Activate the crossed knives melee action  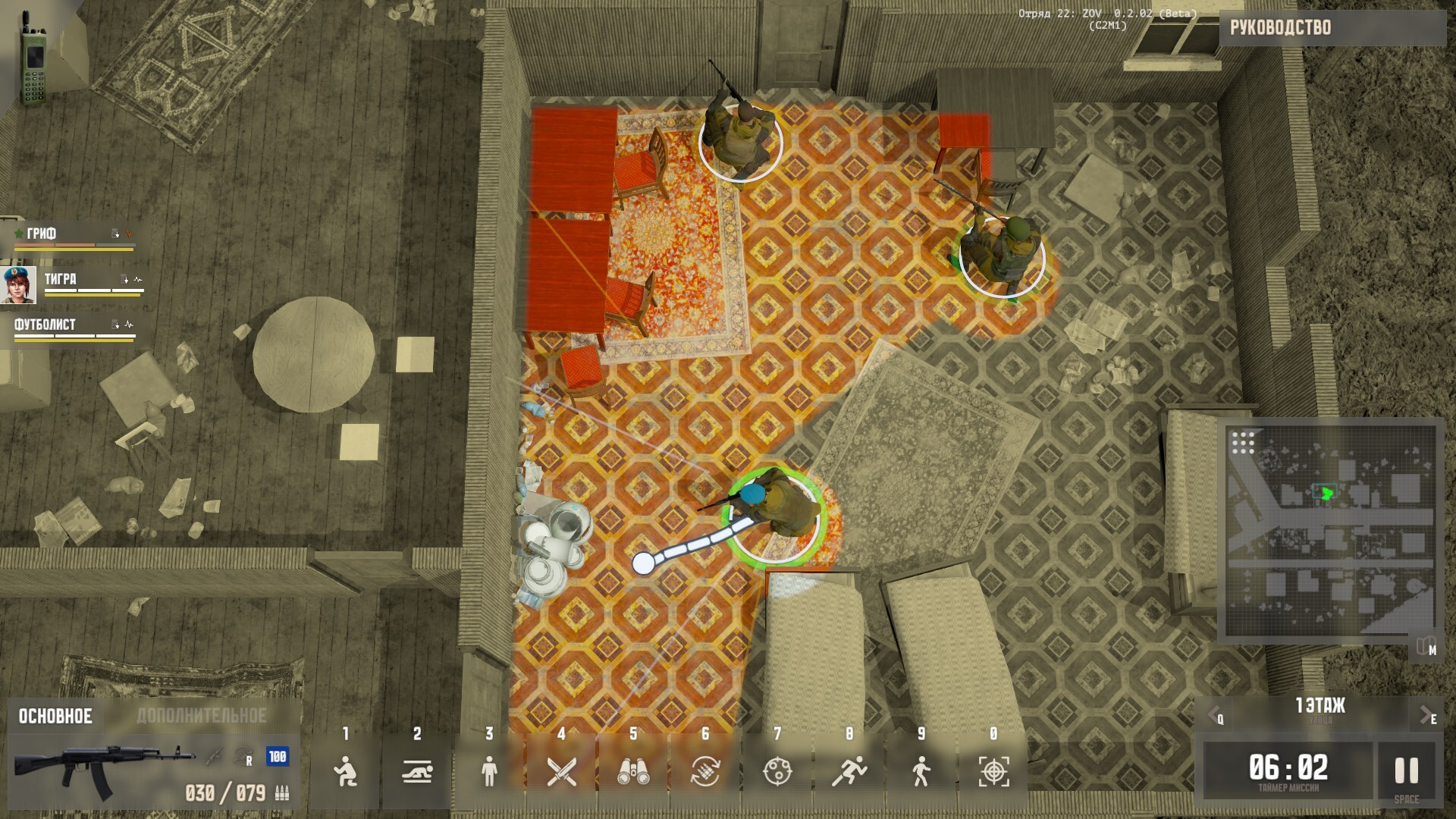[561, 772]
